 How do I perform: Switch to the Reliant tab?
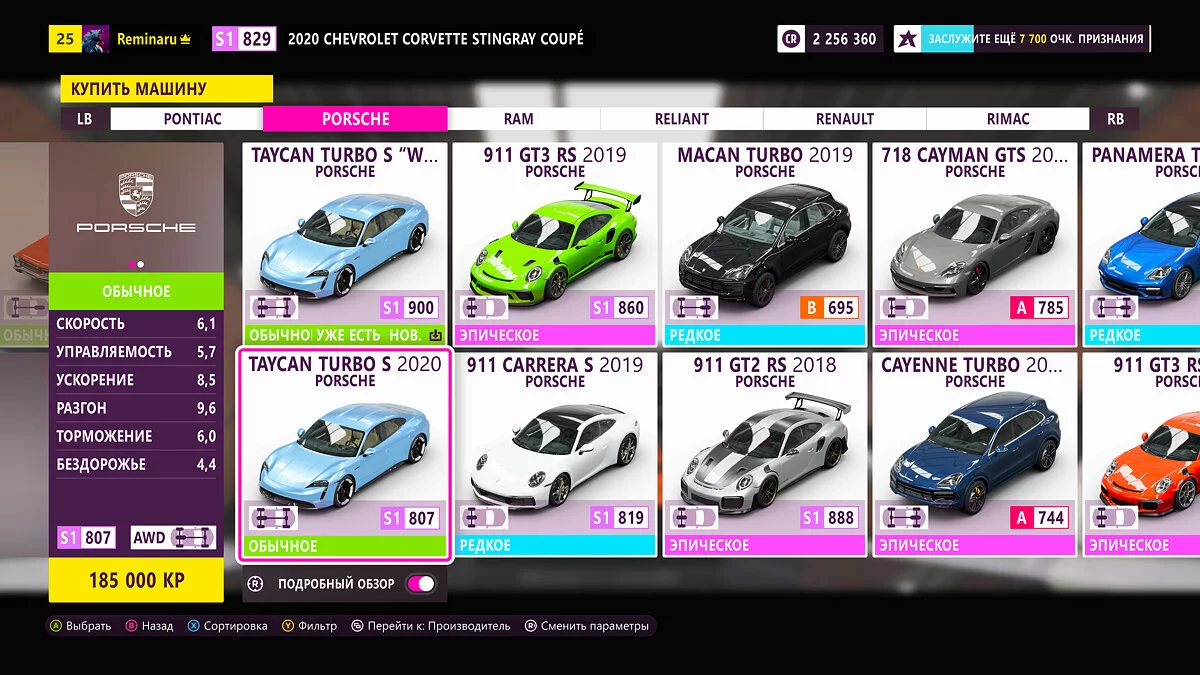(681, 119)
